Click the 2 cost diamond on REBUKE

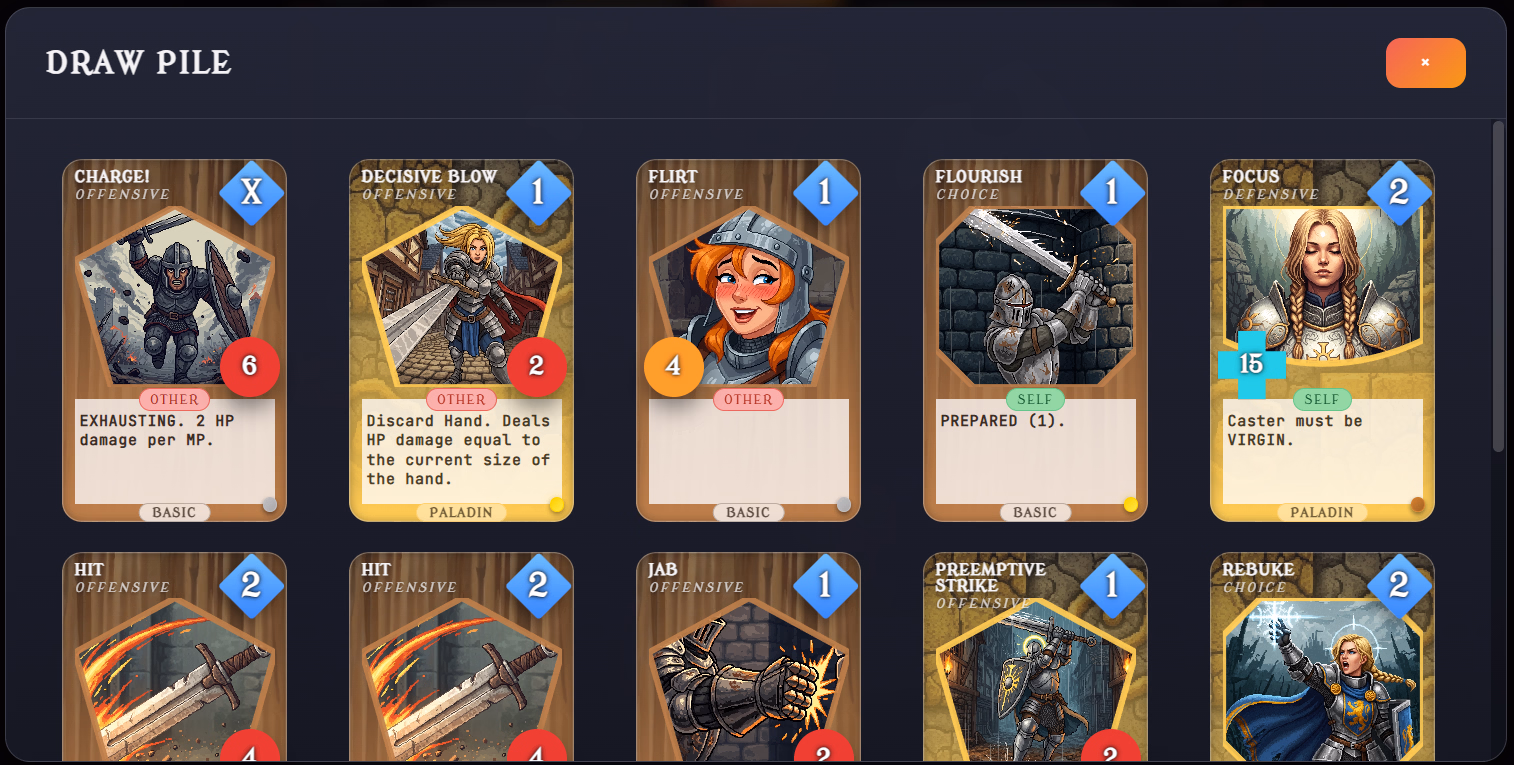1402,585
